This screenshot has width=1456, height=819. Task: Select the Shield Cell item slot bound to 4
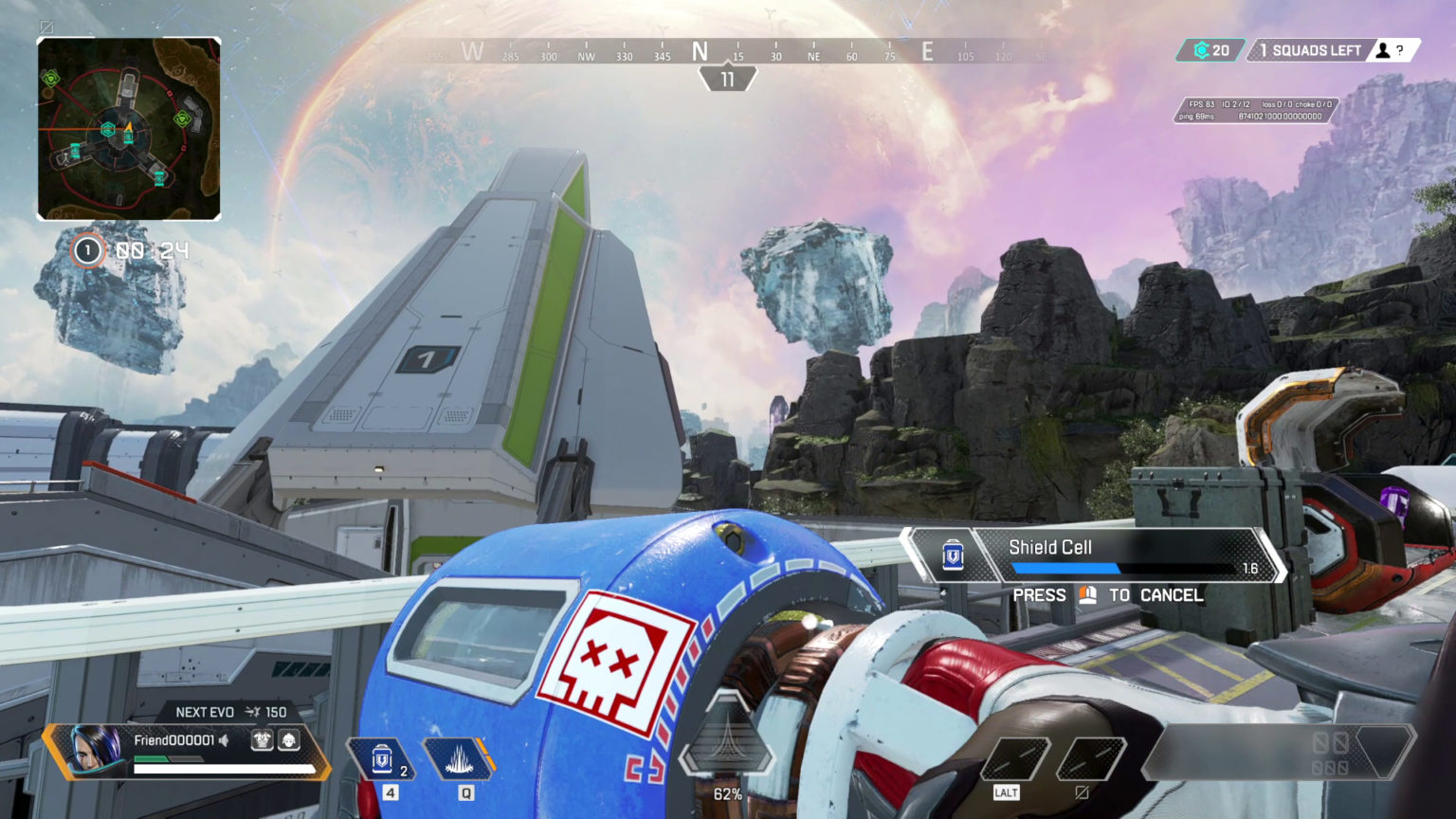coord(380,758)
